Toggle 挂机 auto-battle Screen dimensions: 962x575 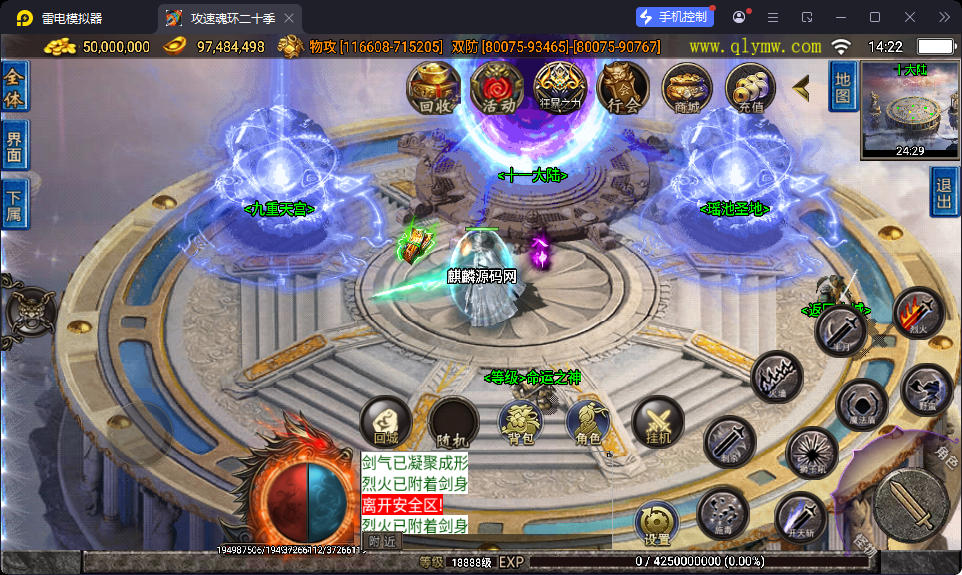click(658, 421)
